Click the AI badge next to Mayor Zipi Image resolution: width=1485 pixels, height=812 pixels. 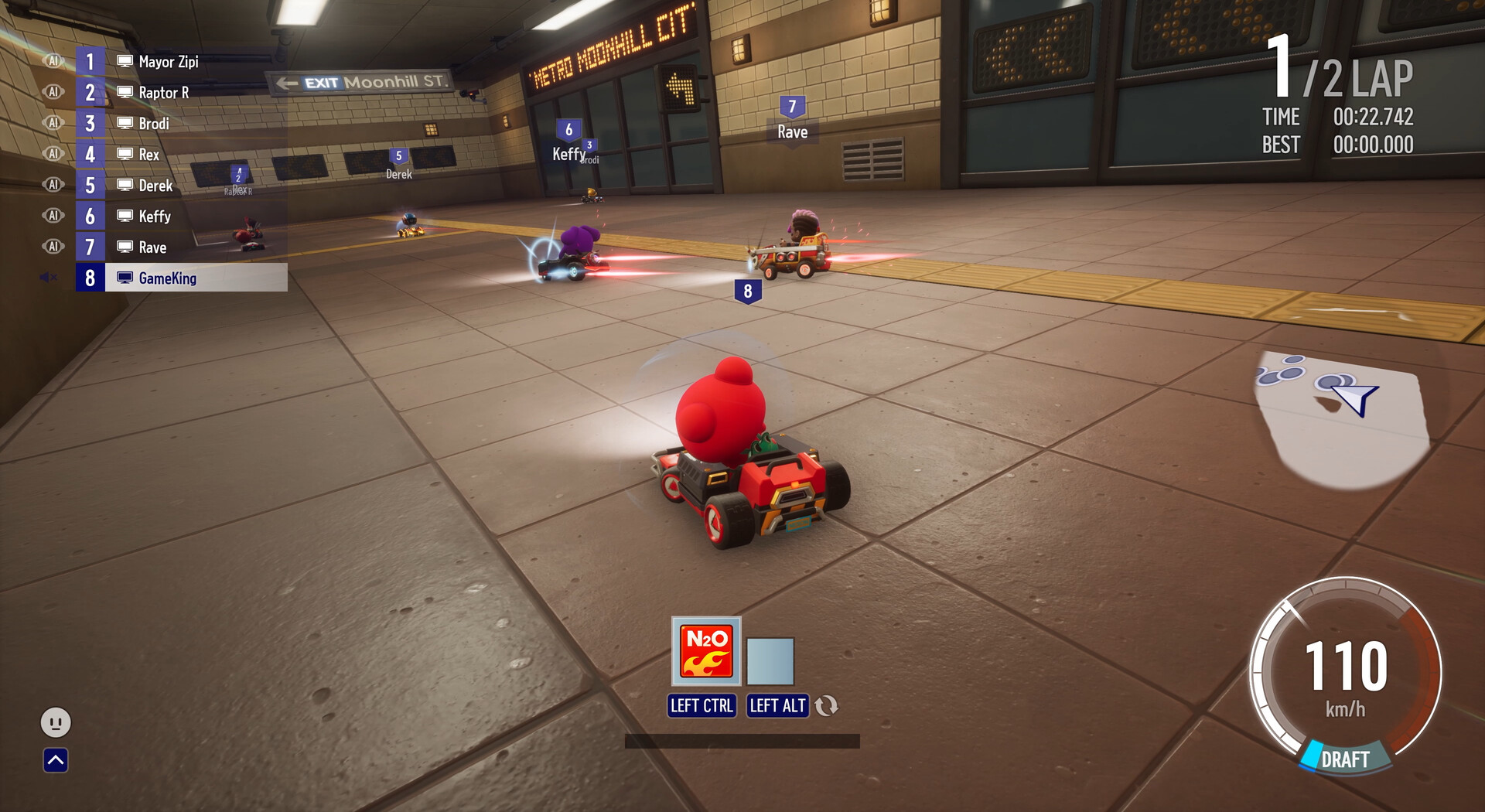pyautogui.click(x=53, y=61)
